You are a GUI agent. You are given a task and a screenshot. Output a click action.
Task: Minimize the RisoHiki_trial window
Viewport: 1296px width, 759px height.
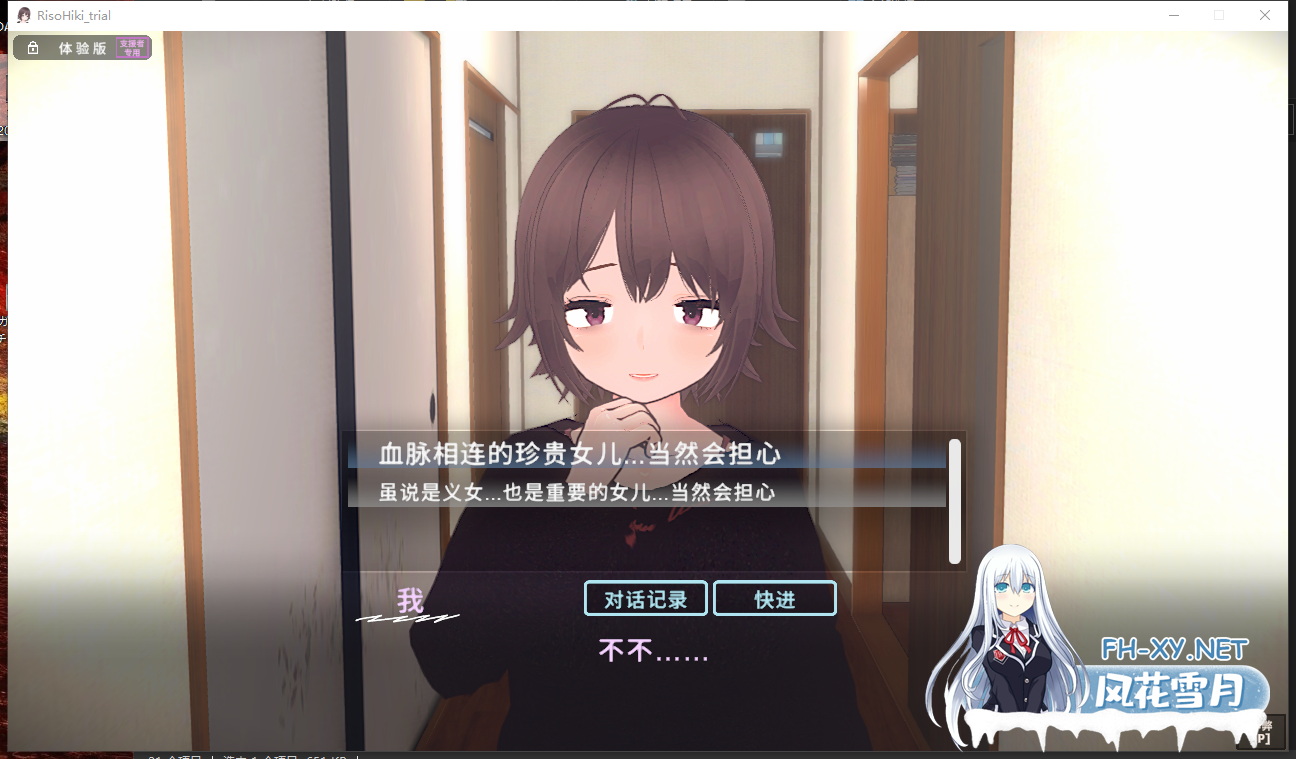point(1172,14)
